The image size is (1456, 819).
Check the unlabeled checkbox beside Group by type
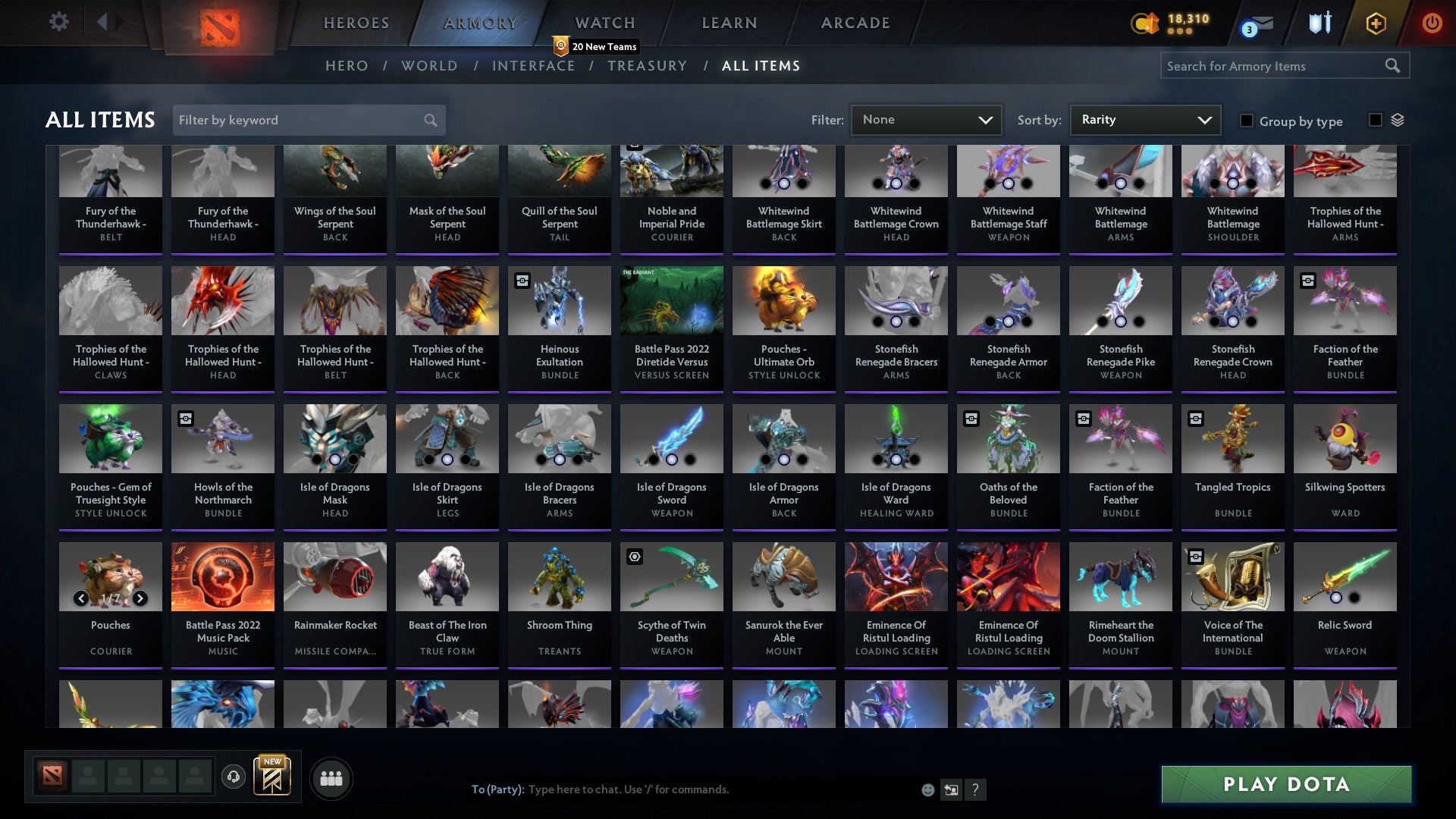pyautogui.click(x=1376, y=119)
